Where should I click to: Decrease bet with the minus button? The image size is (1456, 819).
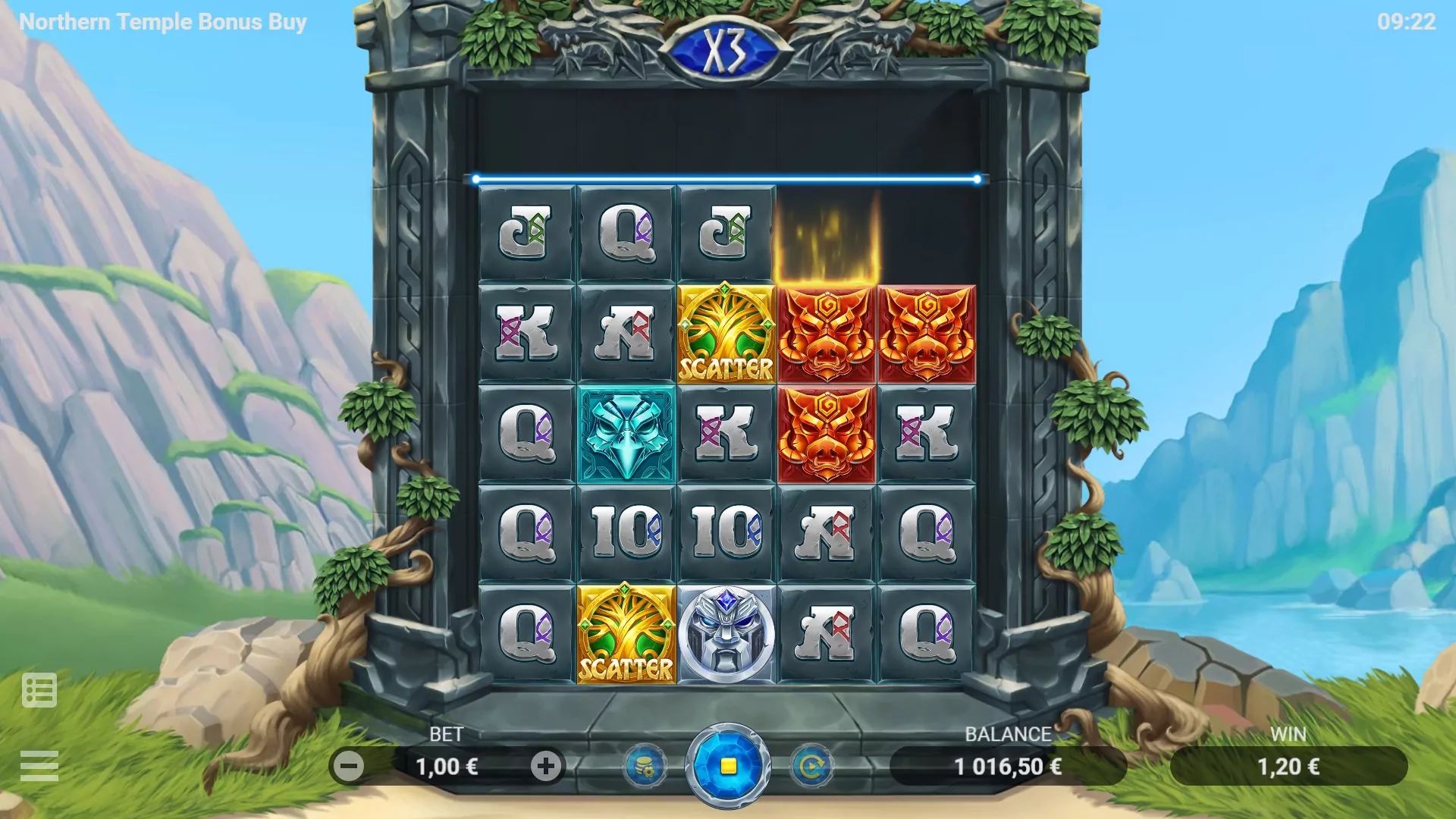(350, 766)
